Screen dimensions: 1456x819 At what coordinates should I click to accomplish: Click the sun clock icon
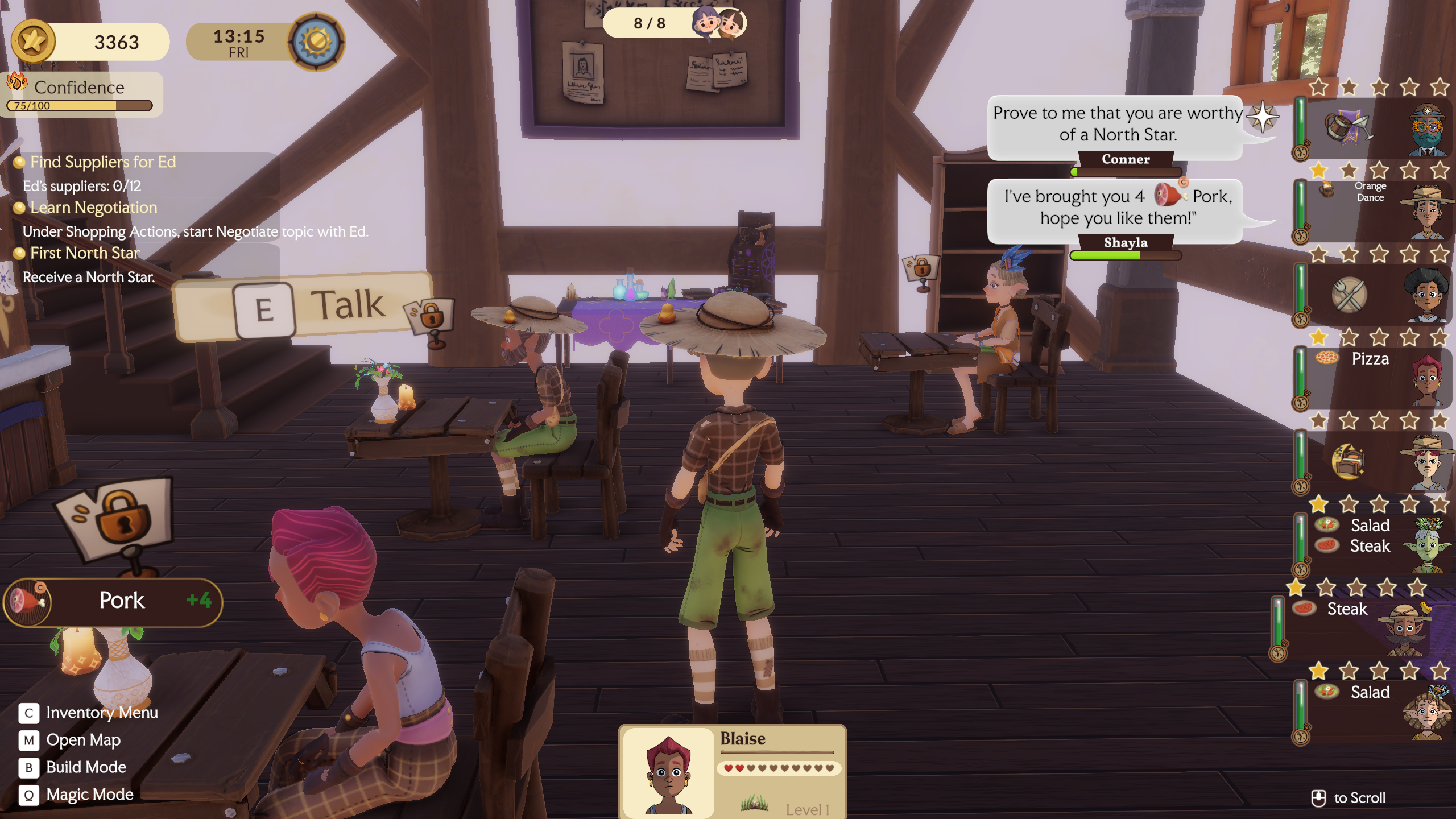316,42
